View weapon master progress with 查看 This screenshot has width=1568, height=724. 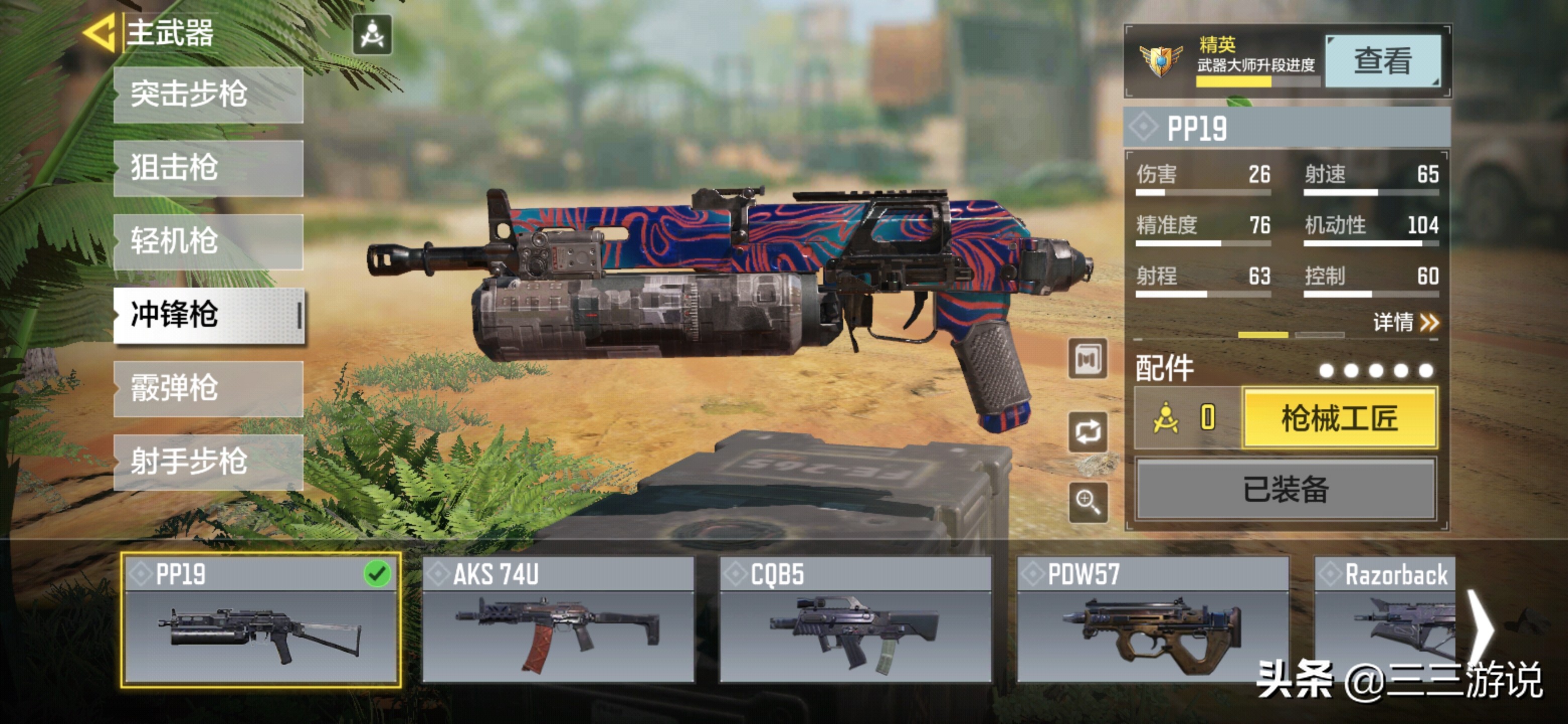[x=1383, y=61]
